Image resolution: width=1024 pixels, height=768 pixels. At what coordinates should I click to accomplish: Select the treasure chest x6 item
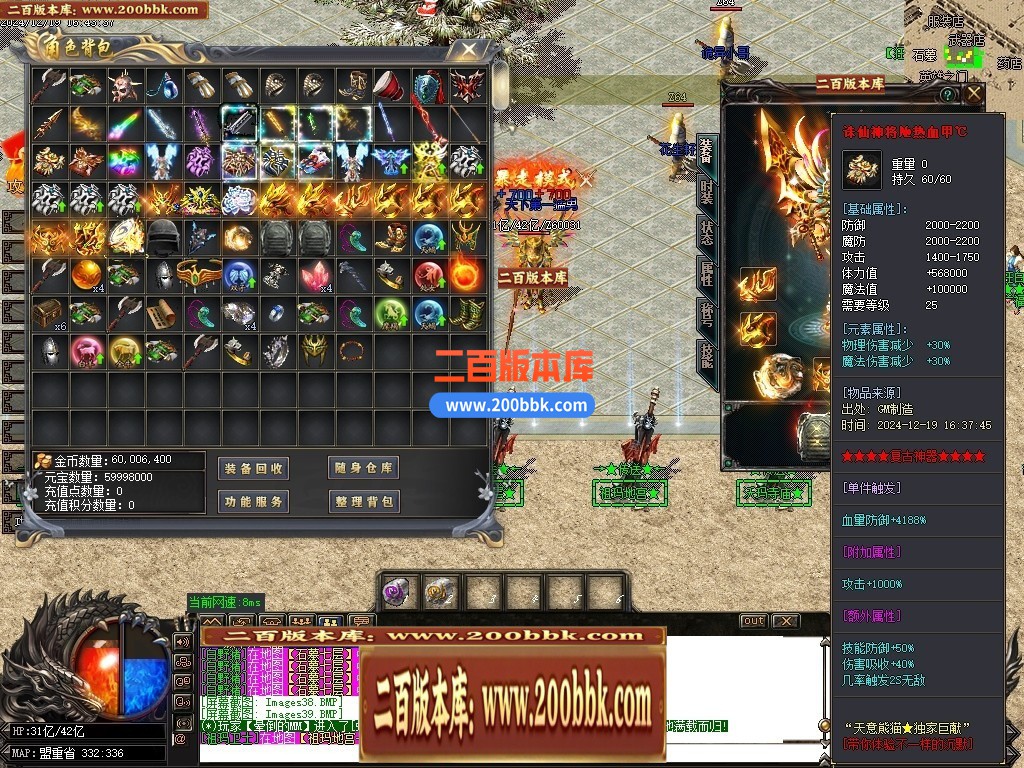(x=48, y=314)
